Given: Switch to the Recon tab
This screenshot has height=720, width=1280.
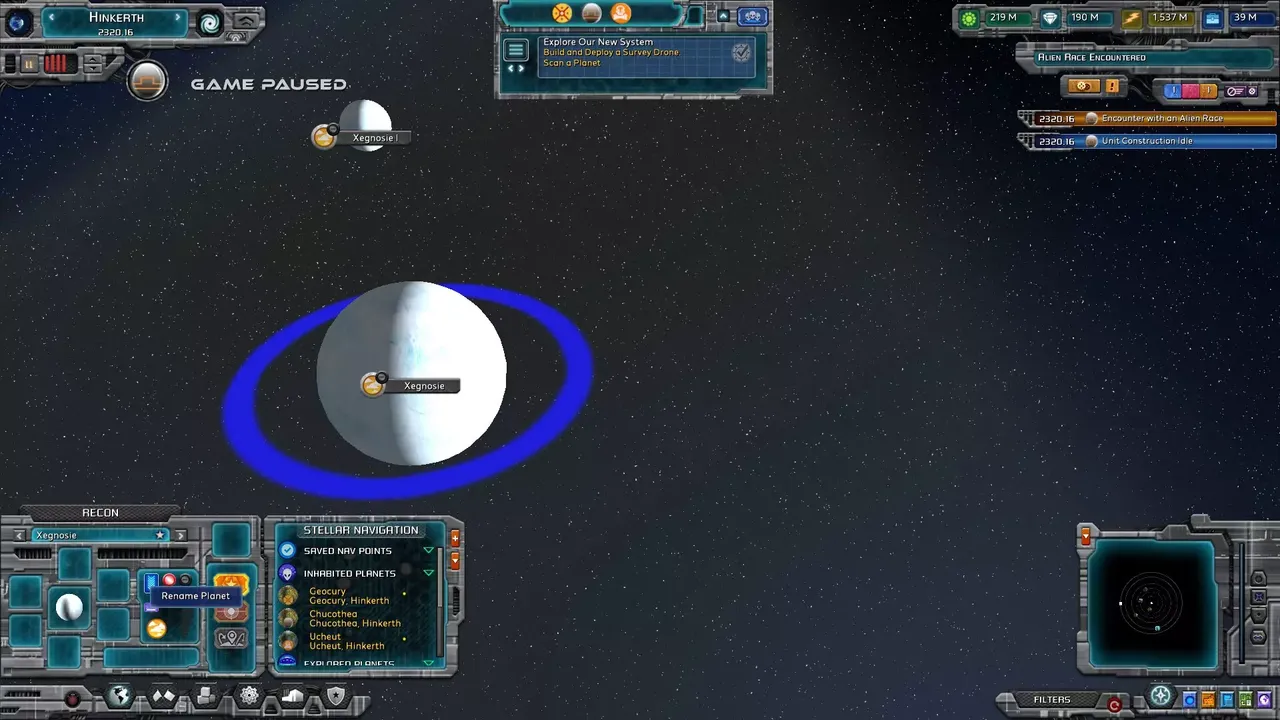Looking at the screenshot, I should [x=101, y=512].
